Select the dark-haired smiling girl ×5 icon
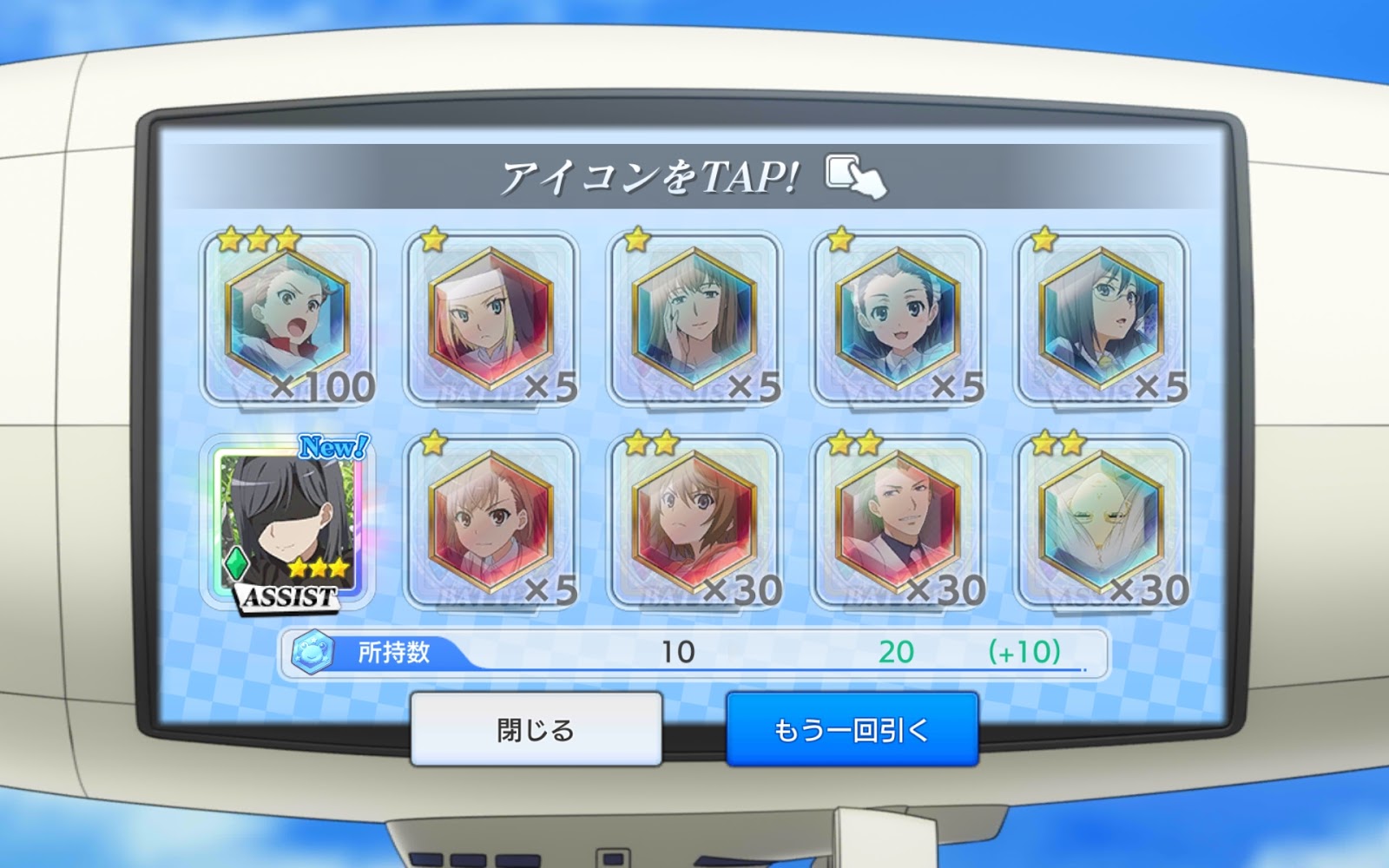Screen dimensions: 1389x868 899,318
